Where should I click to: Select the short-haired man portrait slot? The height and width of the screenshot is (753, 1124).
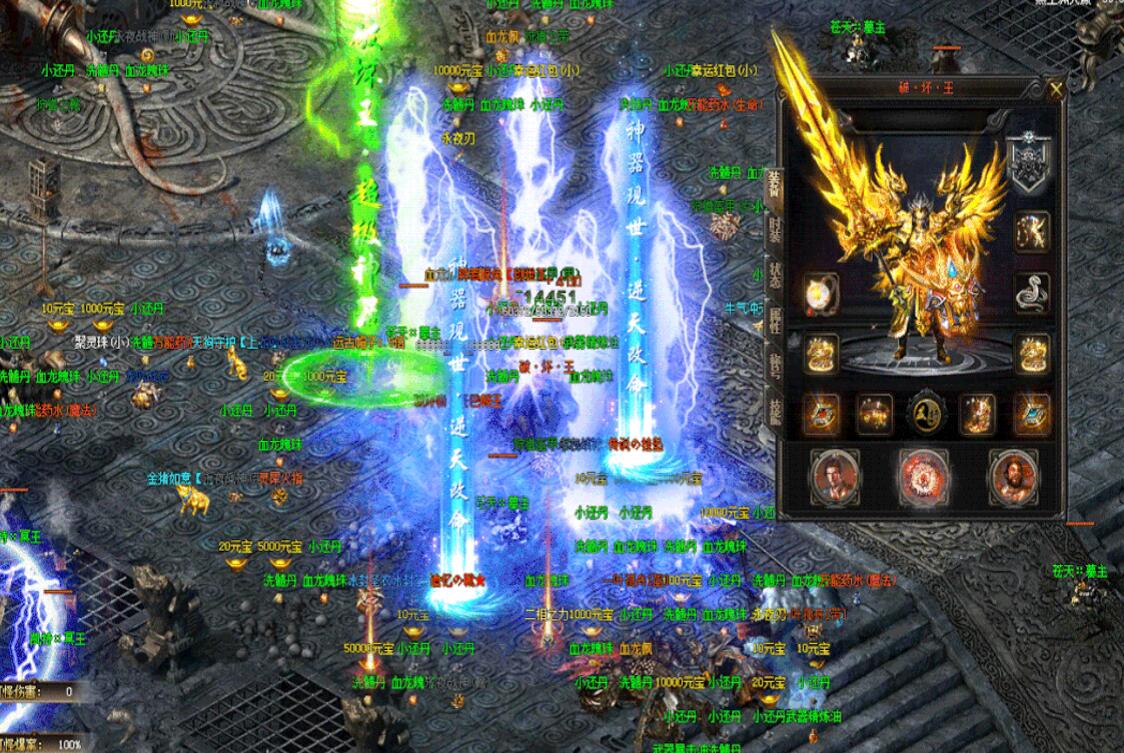(837, 476)
